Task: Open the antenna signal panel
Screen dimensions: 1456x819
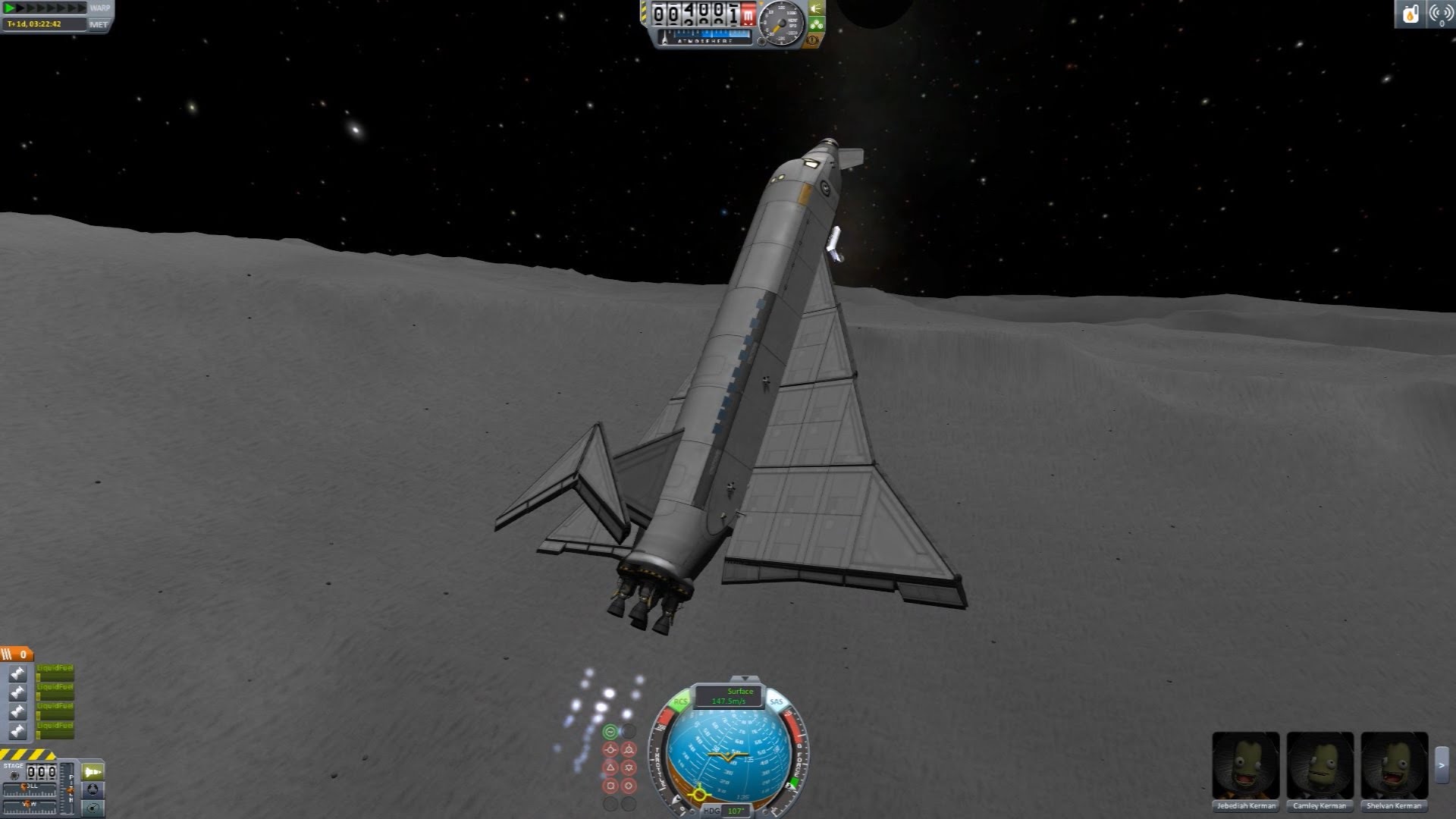Action: [x=1441, y=14]
